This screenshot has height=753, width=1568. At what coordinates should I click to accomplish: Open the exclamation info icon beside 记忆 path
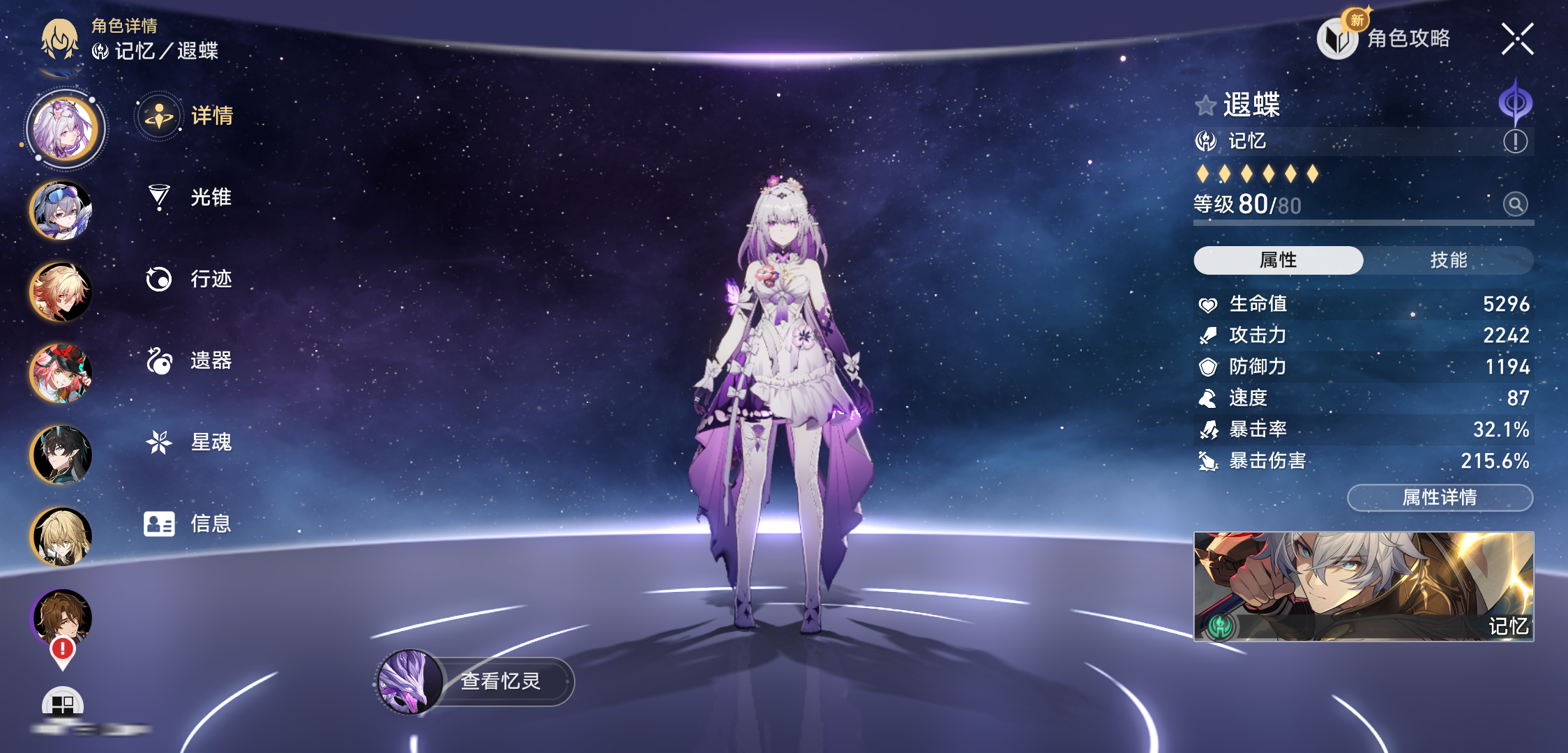pyautogui.click(x=1515, y=142)
